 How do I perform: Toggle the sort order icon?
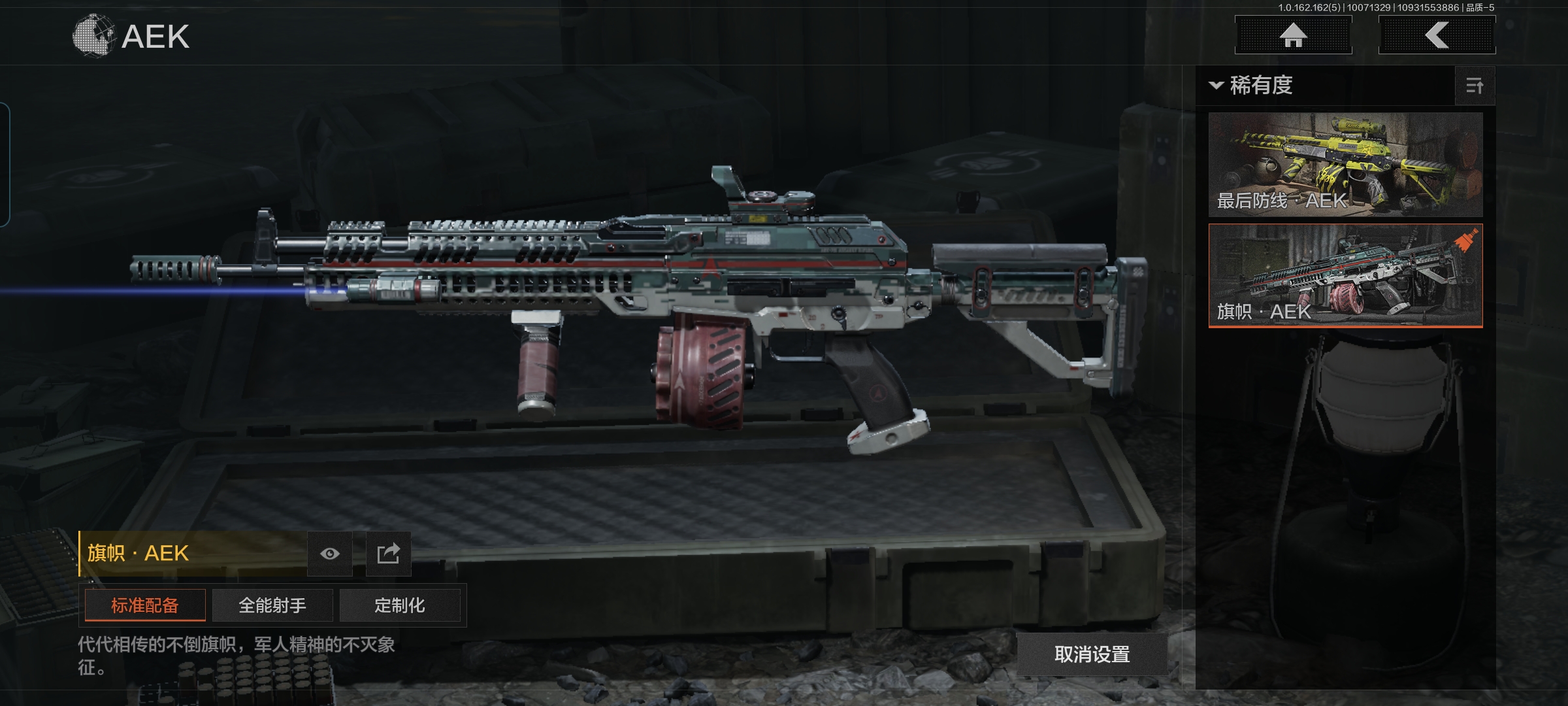[x=1475, y=86]
